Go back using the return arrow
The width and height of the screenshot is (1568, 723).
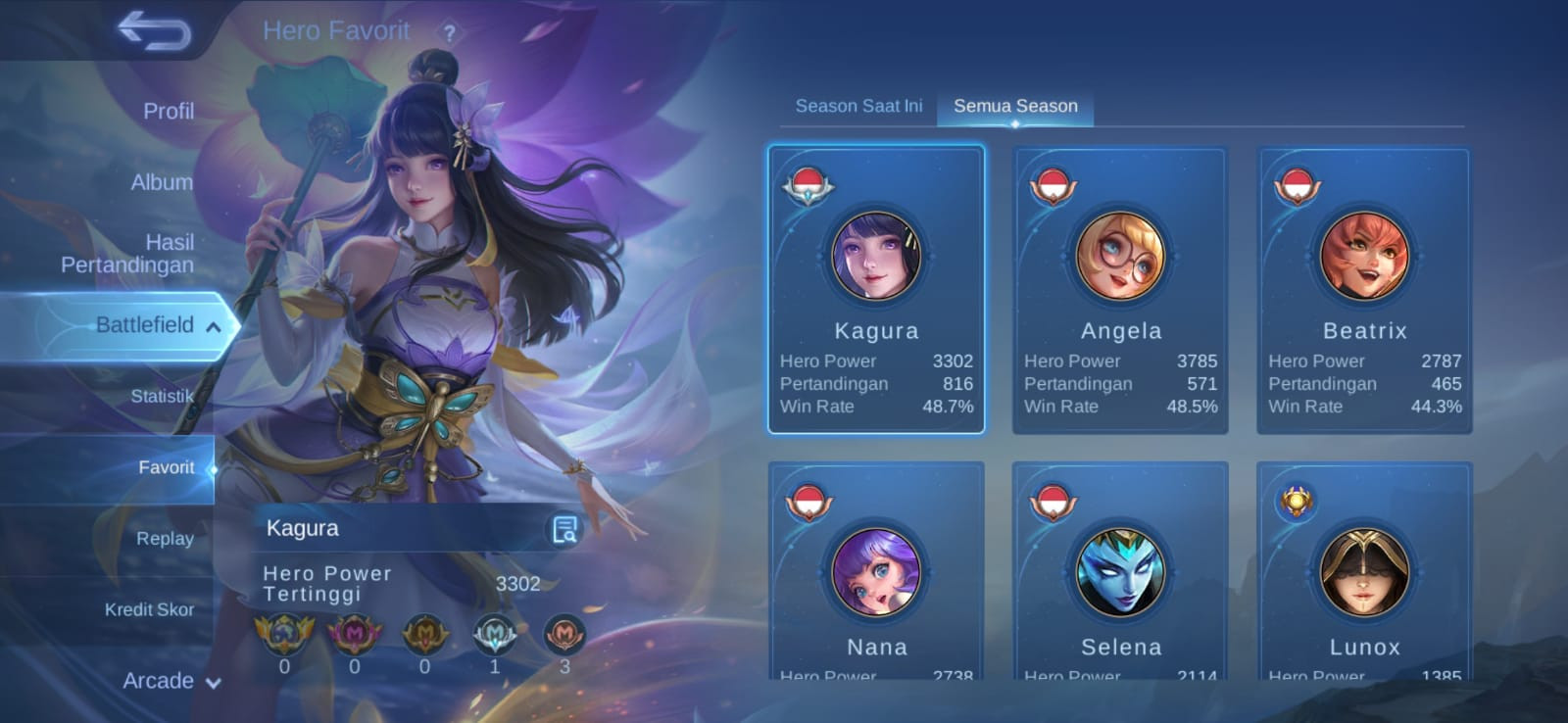[154, 30]
